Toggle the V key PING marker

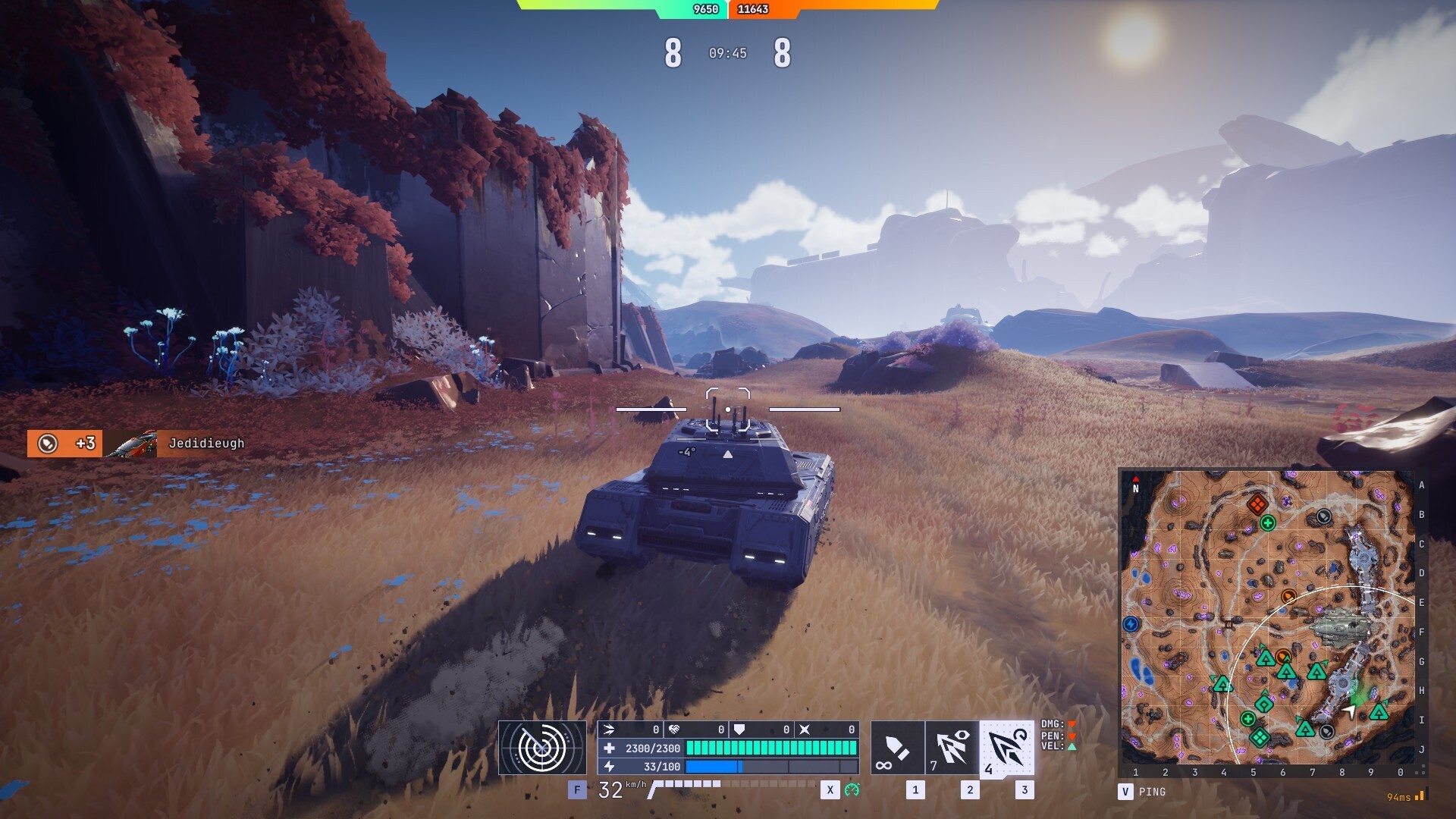pyautogui.click(x=1125, y=791)
